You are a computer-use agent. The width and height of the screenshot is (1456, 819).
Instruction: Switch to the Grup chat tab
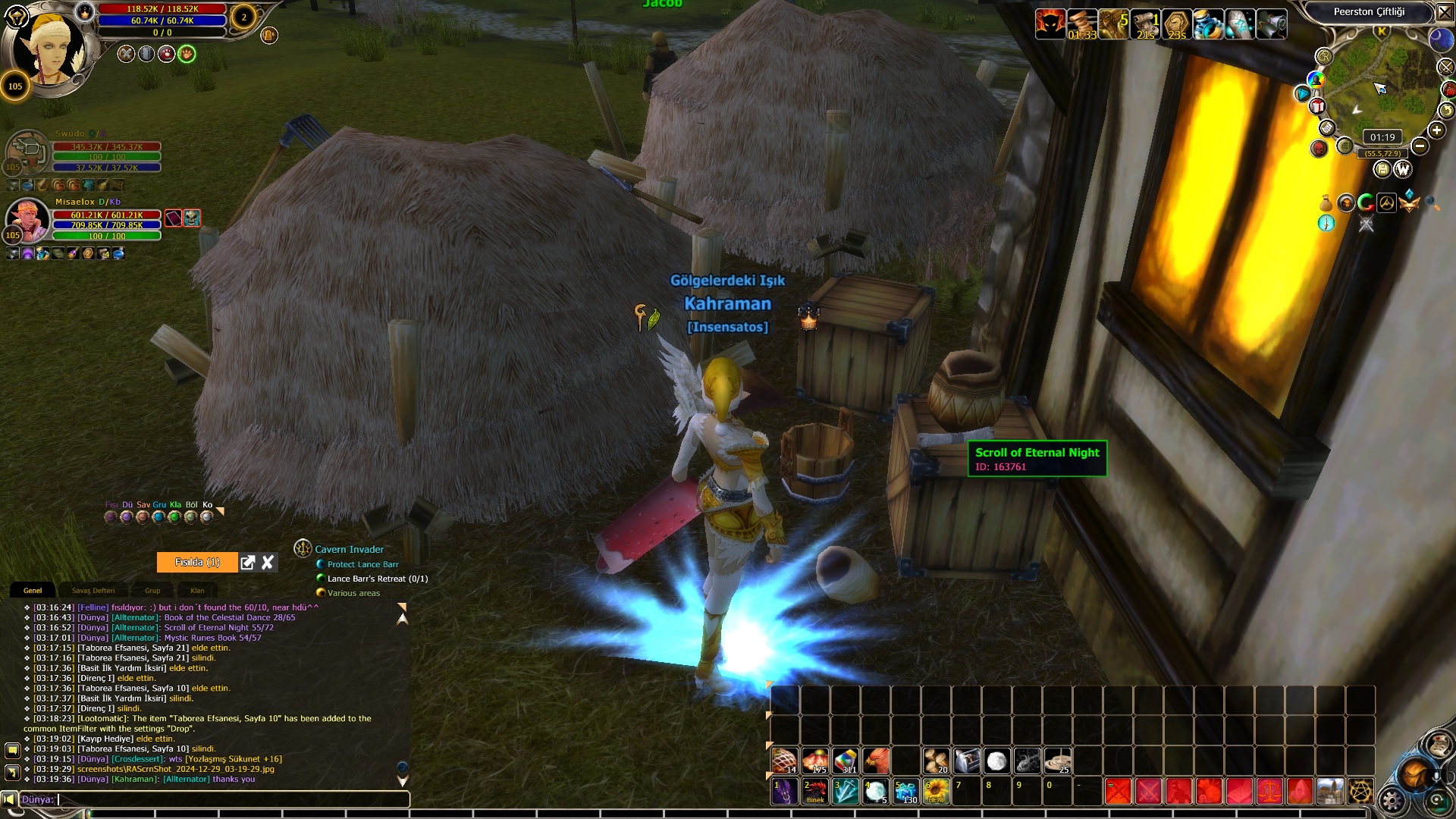152,591
